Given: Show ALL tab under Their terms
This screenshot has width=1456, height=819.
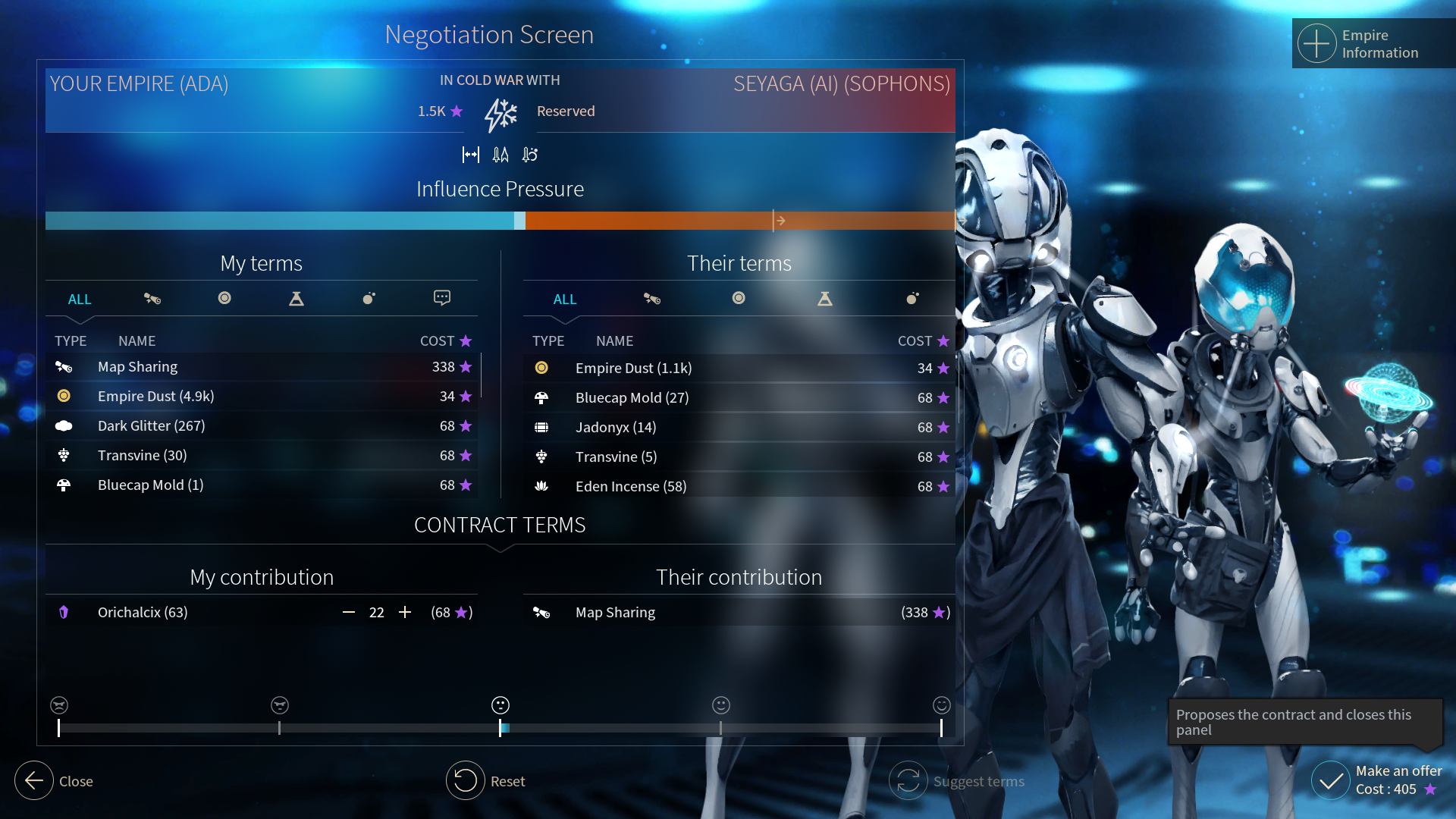Looking at the screenshot, I should pyautogui.click(x=565, y=300).
